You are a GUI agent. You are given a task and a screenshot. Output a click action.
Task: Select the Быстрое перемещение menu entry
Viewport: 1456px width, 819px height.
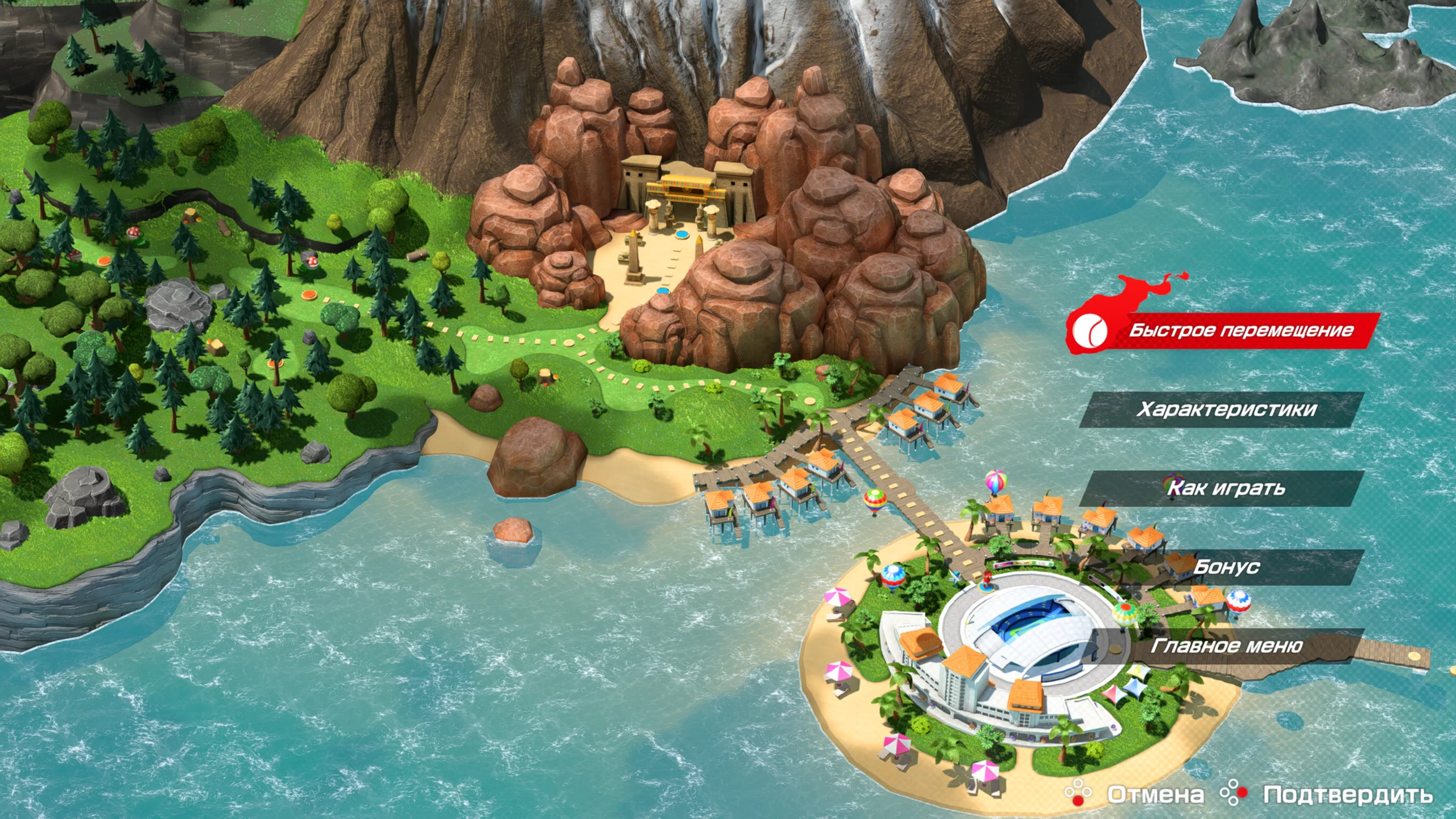1240,331
